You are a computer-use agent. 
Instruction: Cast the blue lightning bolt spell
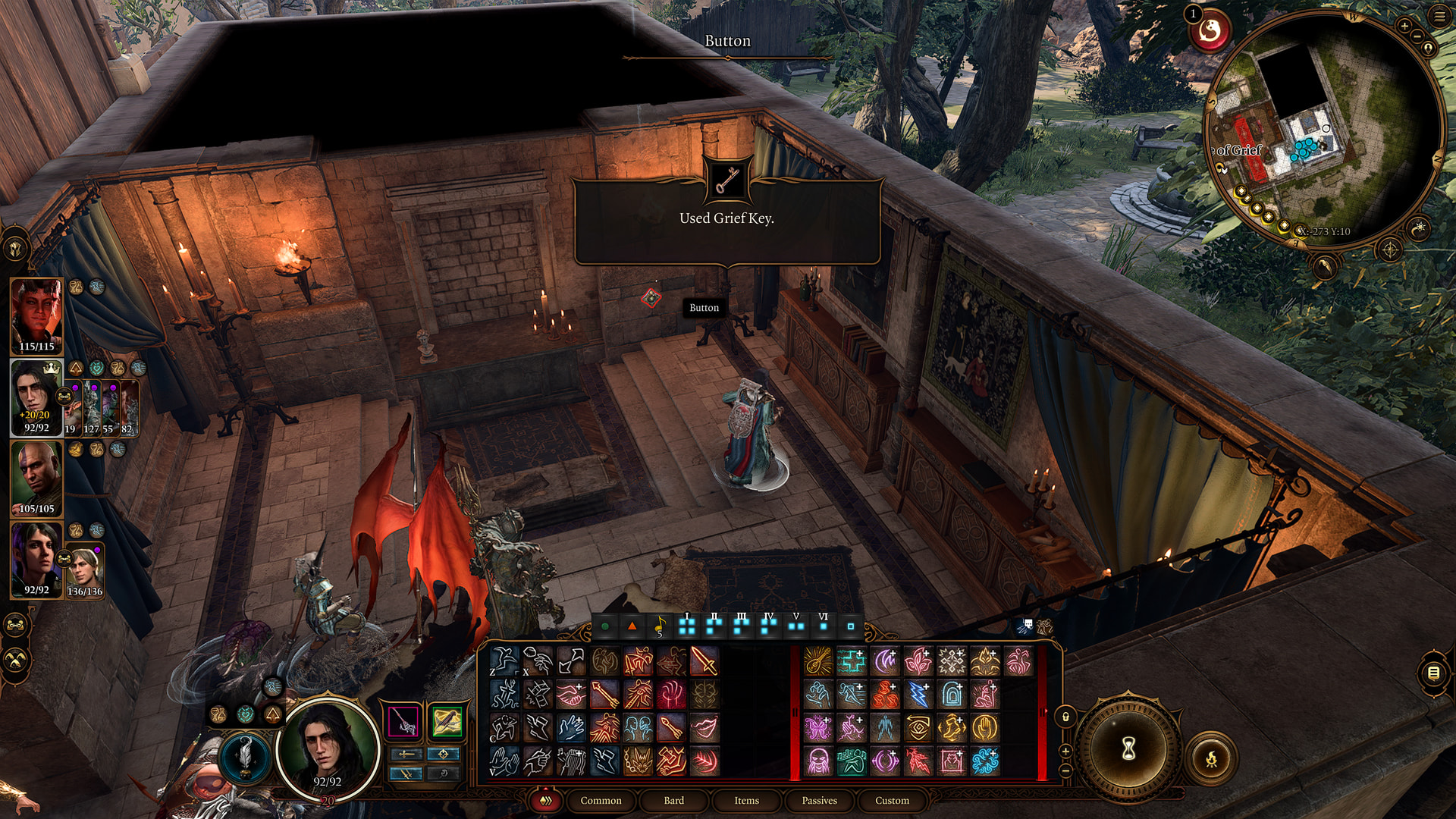click(x=918, y=695)
